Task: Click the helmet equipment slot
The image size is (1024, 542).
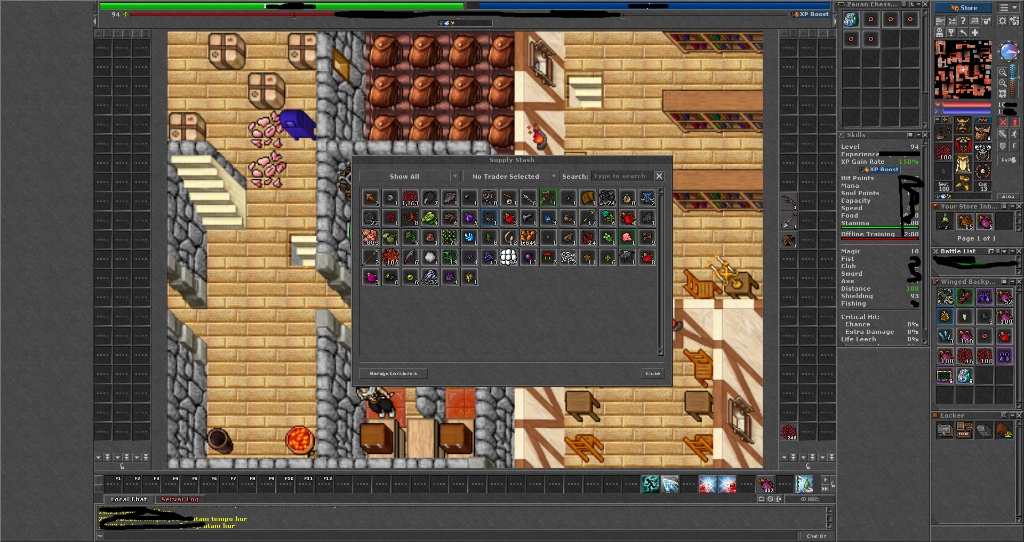Action: point(963,125)
